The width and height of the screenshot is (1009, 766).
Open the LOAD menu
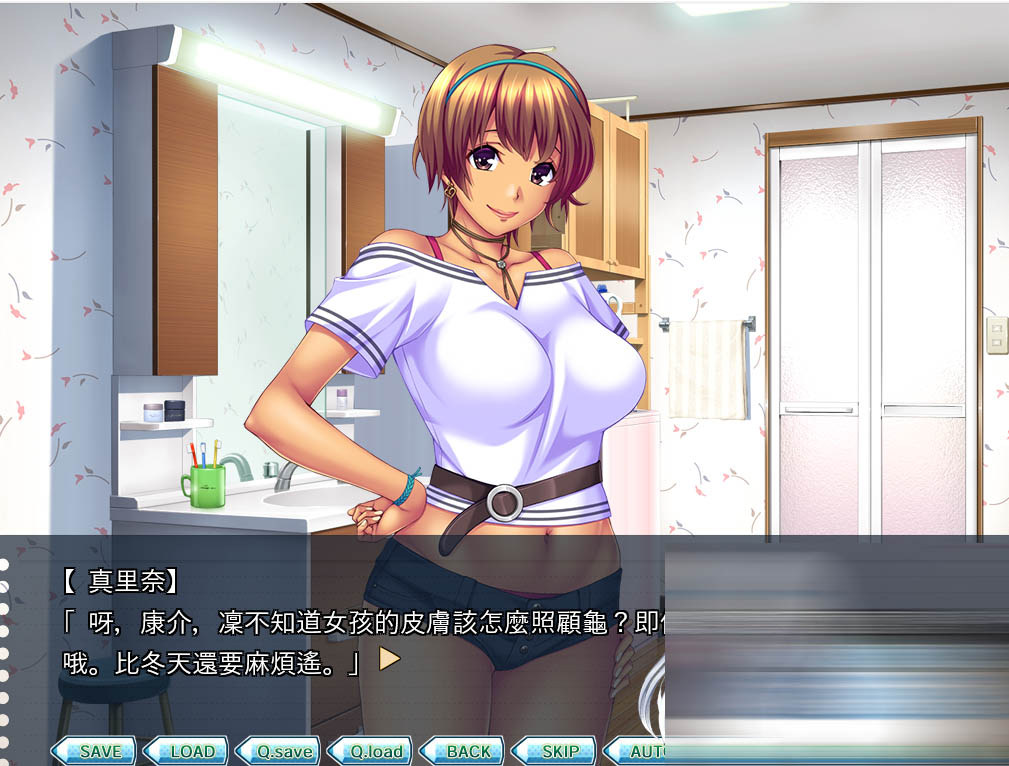[187, 751]
